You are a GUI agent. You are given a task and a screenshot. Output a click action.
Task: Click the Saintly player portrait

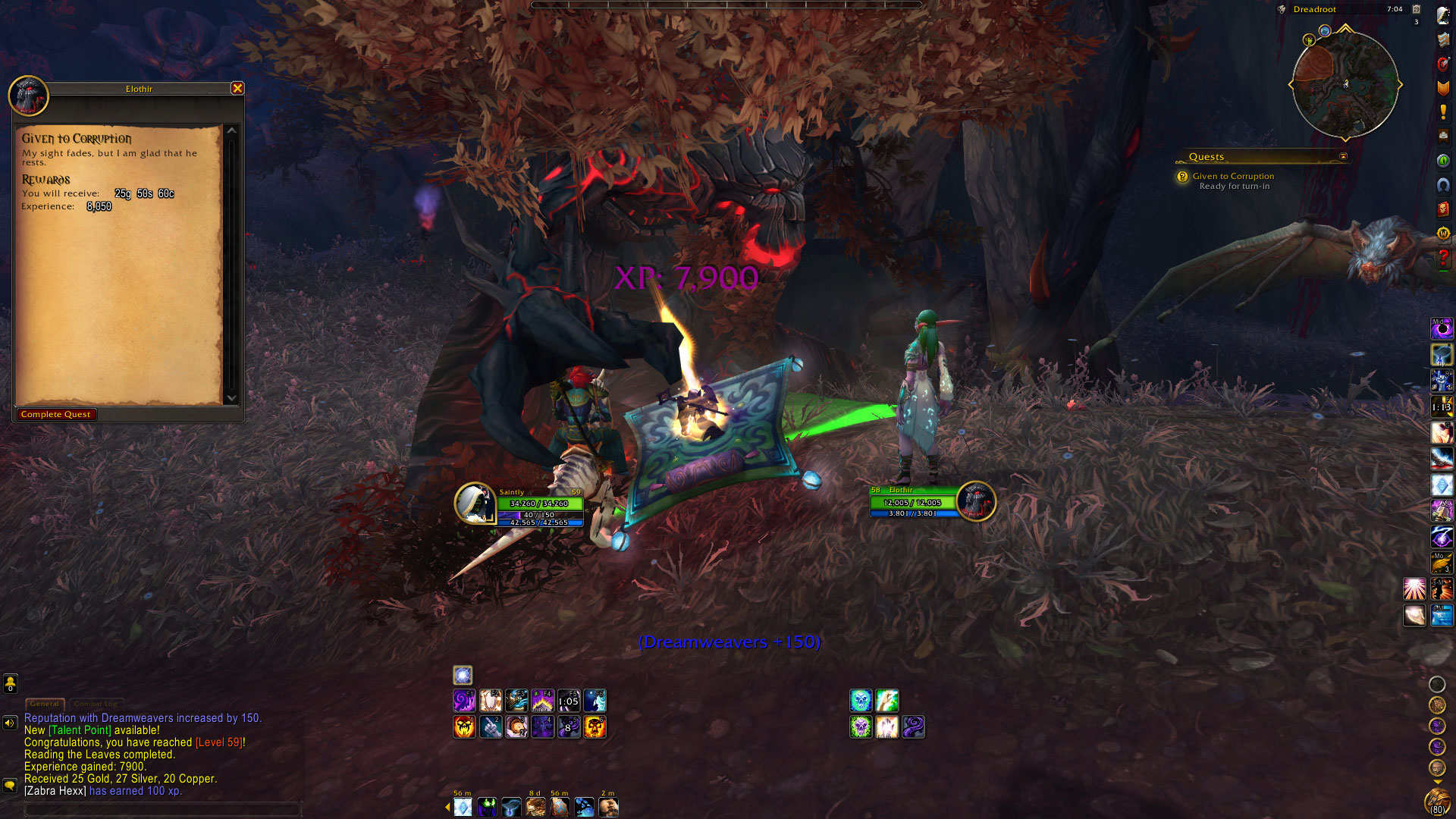click(475, 503)
